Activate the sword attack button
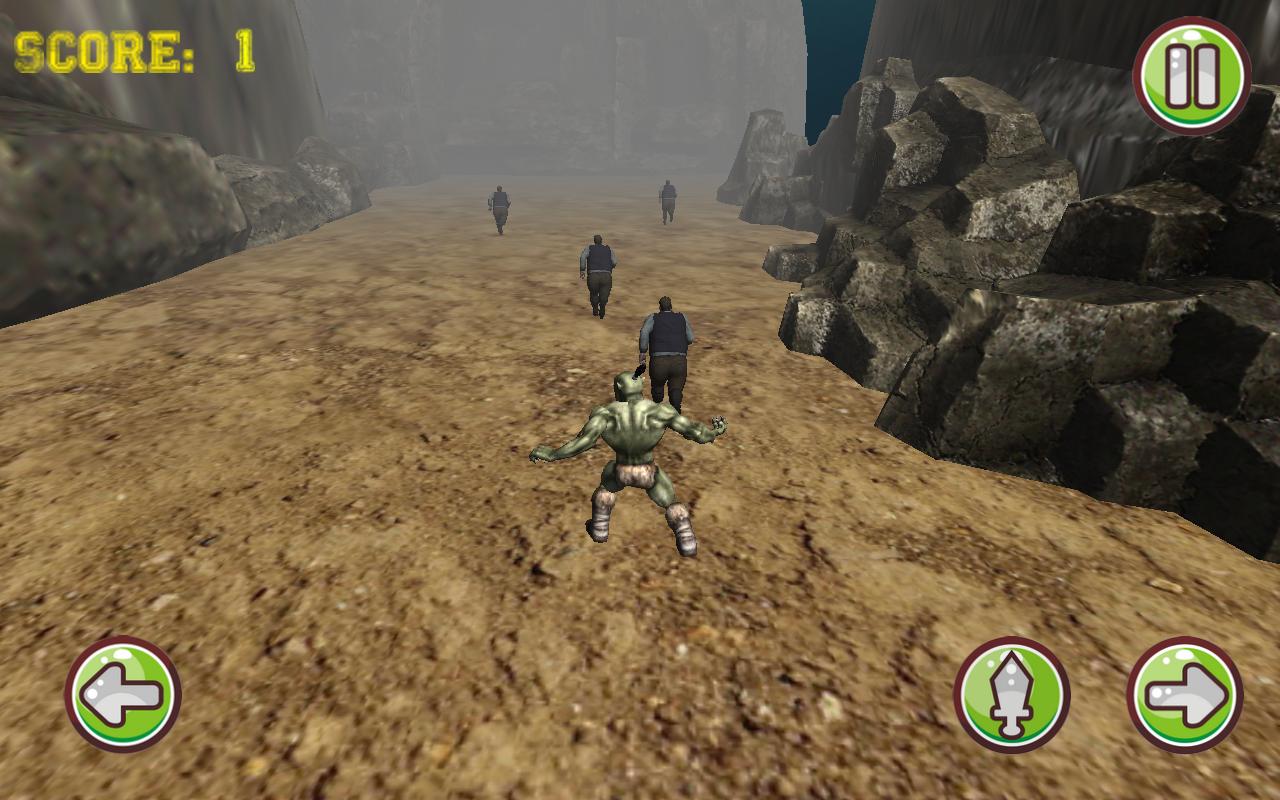 click(1011, 694)
